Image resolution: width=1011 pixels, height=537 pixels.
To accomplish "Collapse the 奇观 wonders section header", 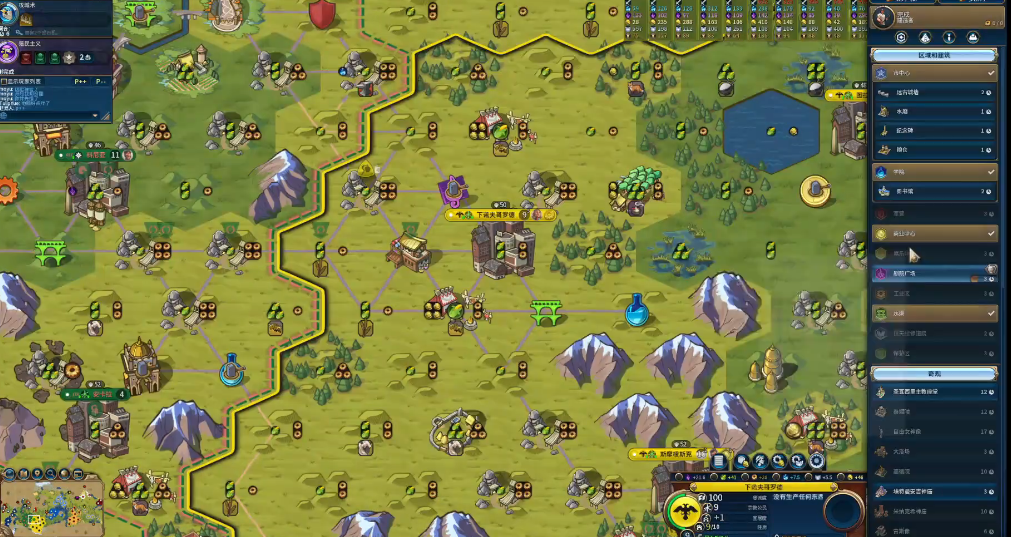I will (934, 373).
